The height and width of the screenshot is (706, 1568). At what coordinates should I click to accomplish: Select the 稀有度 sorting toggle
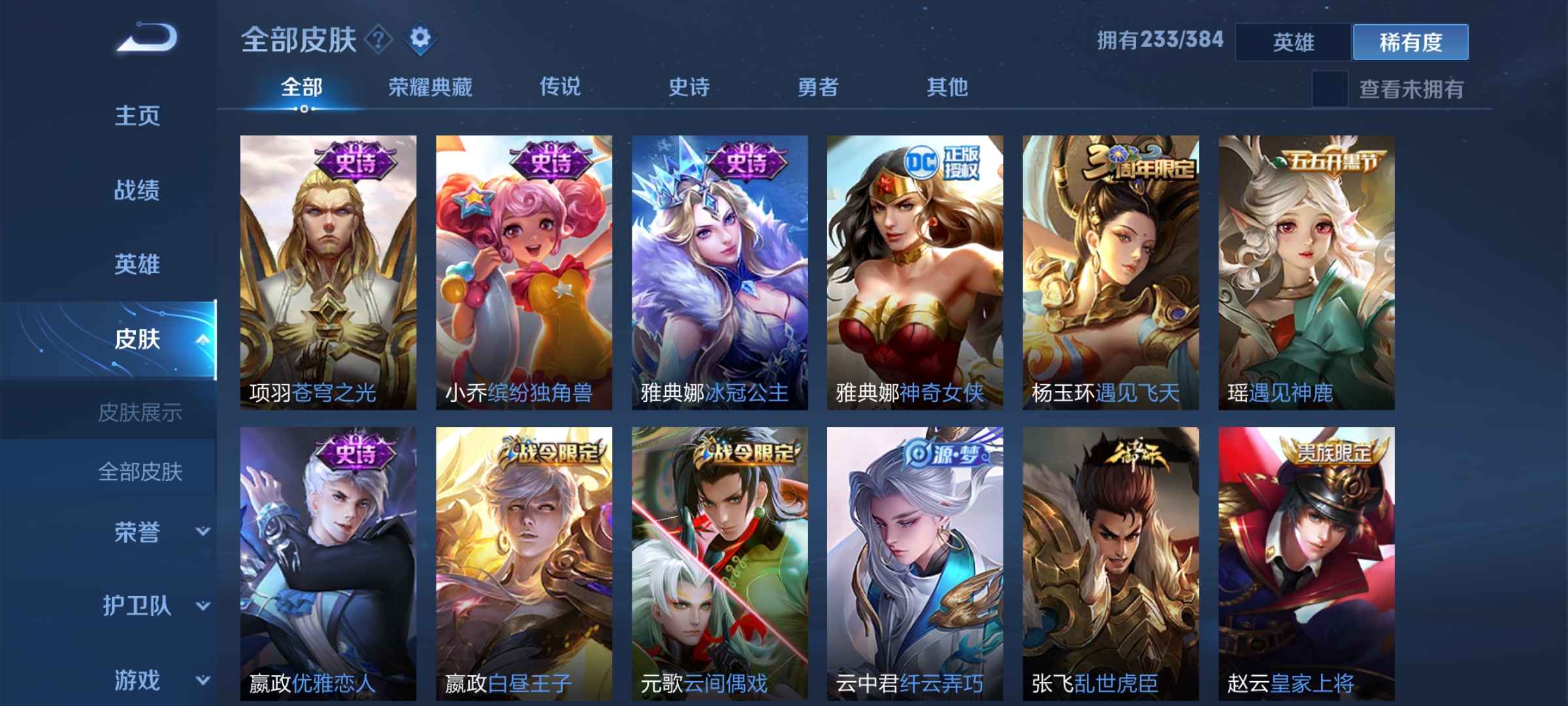tap(1411, 41)
